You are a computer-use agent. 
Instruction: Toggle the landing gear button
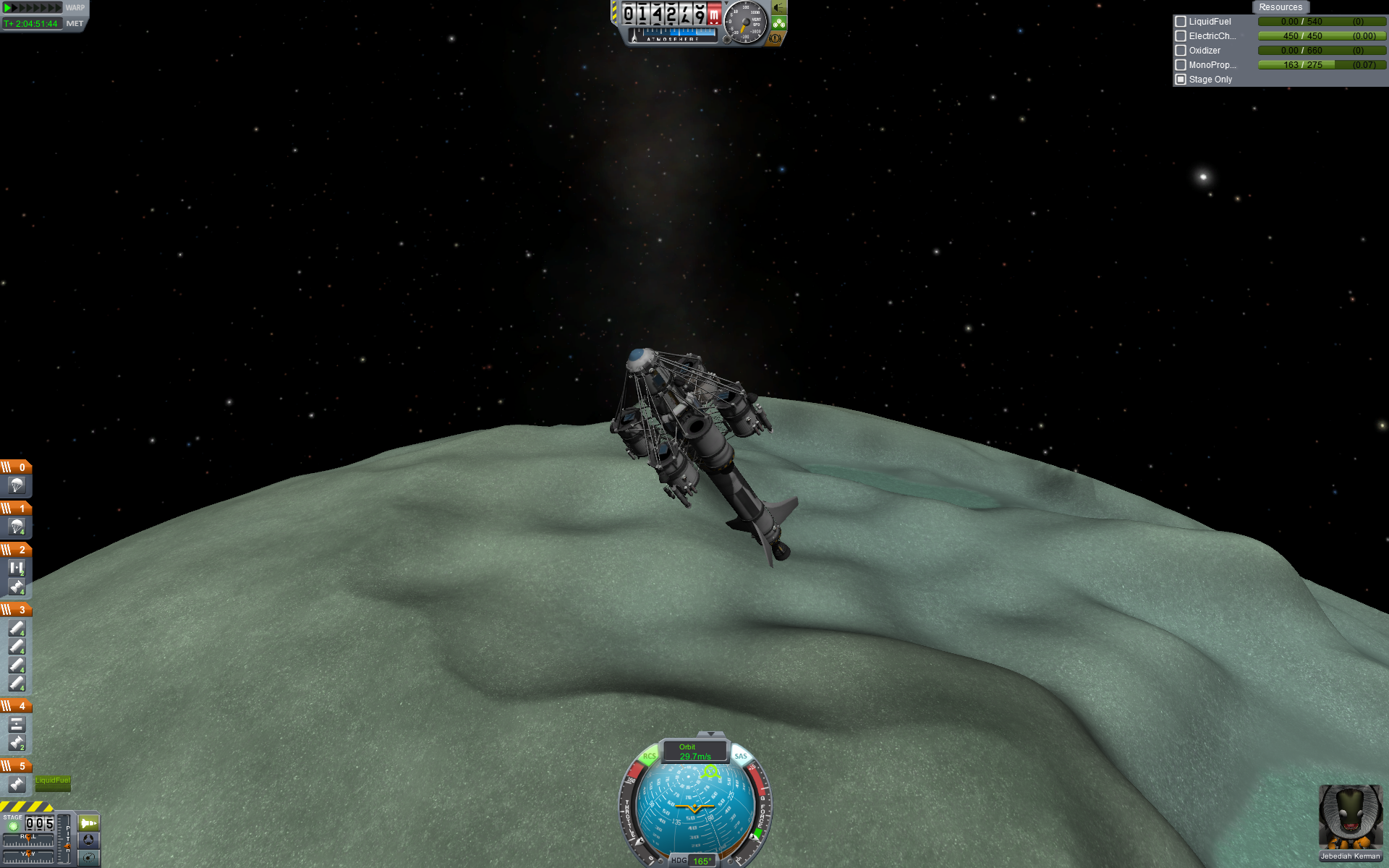click(x=779, y=23)
